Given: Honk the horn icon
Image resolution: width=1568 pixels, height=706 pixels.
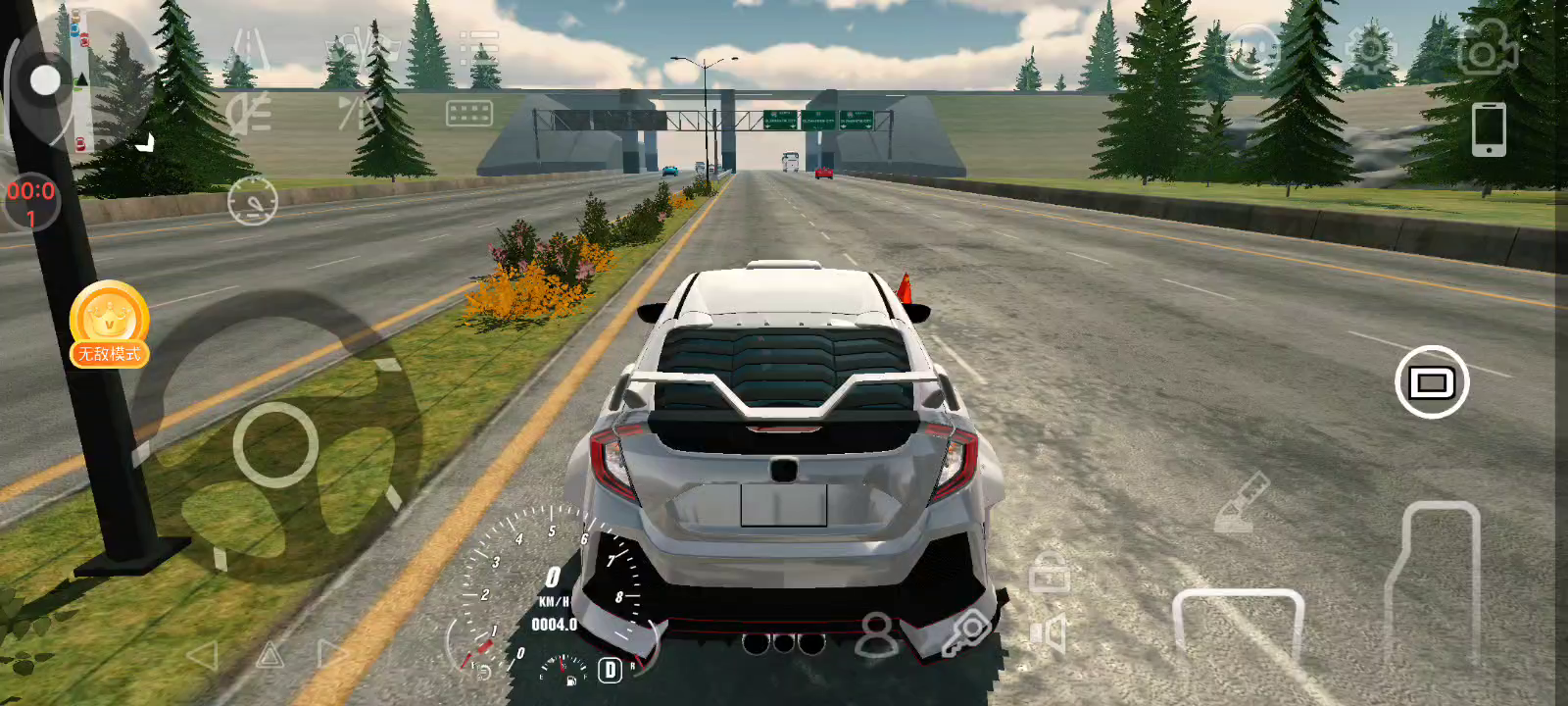Looking at the screenshot, I should coord(1049,634).
